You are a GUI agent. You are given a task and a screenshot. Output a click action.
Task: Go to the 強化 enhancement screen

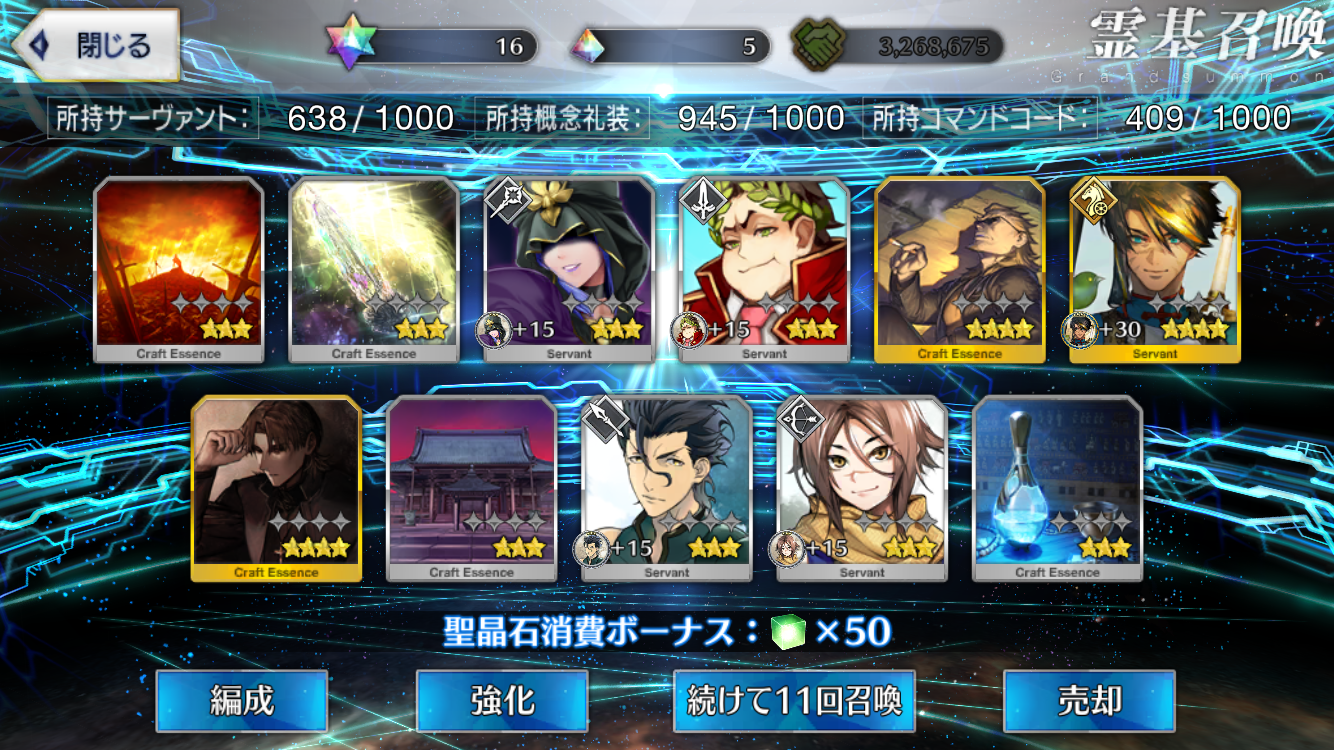click(x=502, y=701)
